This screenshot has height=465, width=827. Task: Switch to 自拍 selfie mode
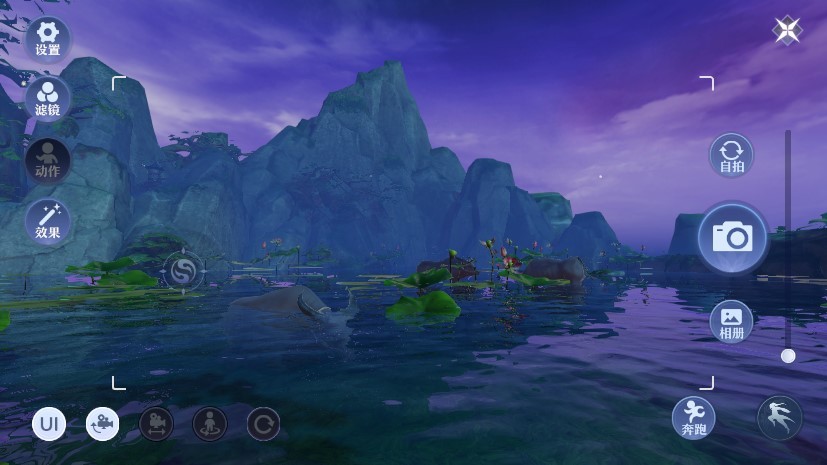(x=731, y=155)
